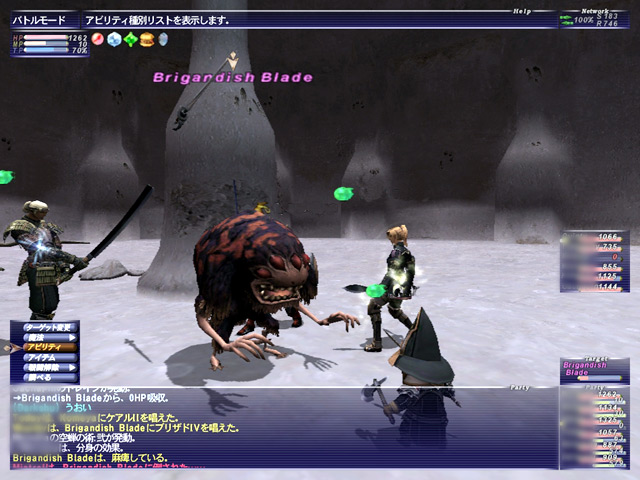Click the Brigandish Blade target window
Screen dimensions: 640x480
pyautogui.click(x=594, y=371)
